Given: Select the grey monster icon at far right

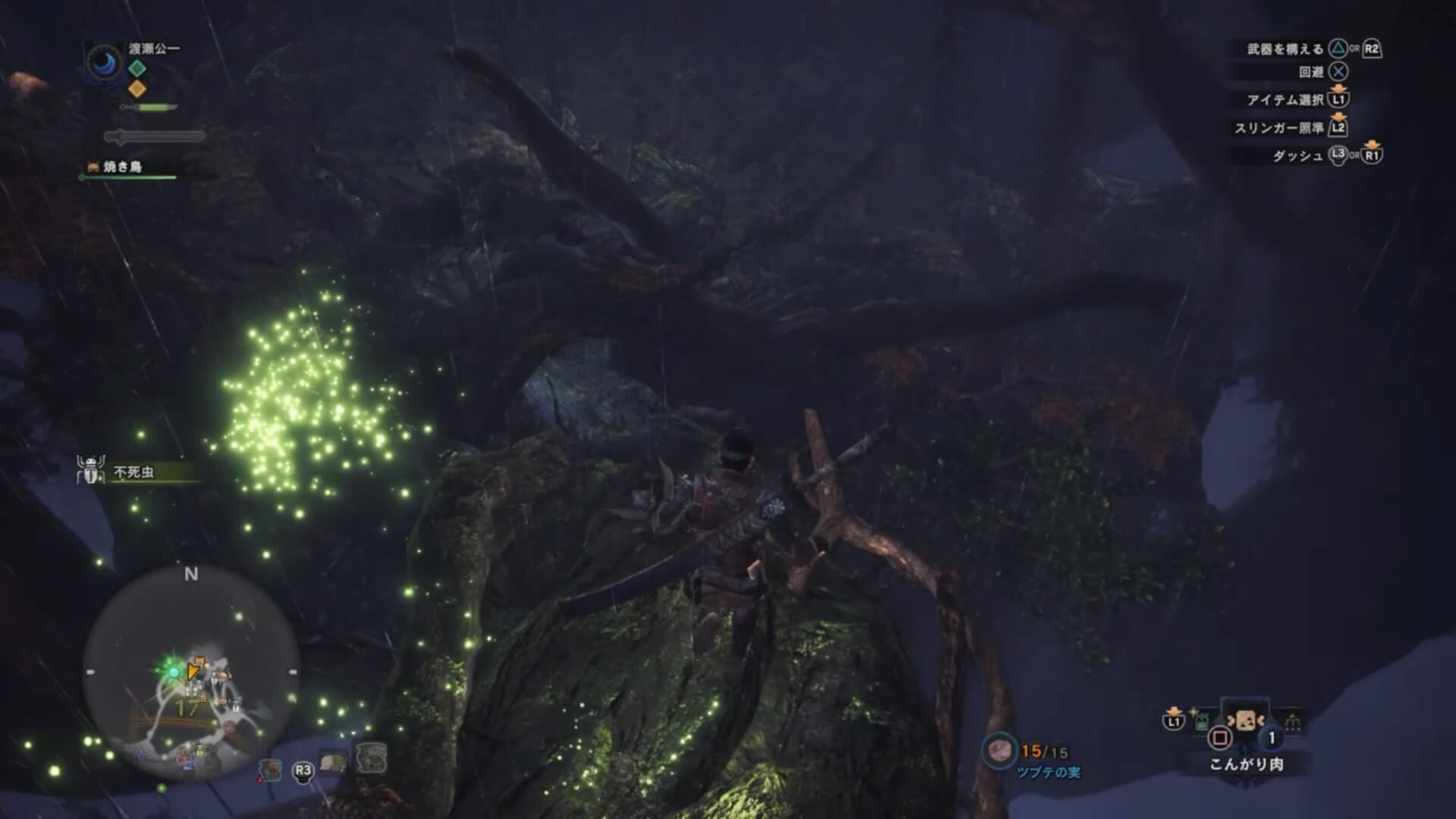Looking at the screenshot, I should click(371, 758).
